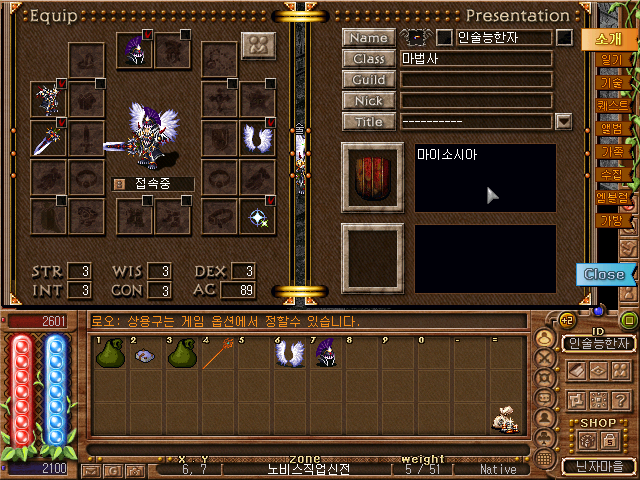Open the 가방 tab
Image resolution: width=640 pixels, height=480 pixels.
tap(611, 220)
